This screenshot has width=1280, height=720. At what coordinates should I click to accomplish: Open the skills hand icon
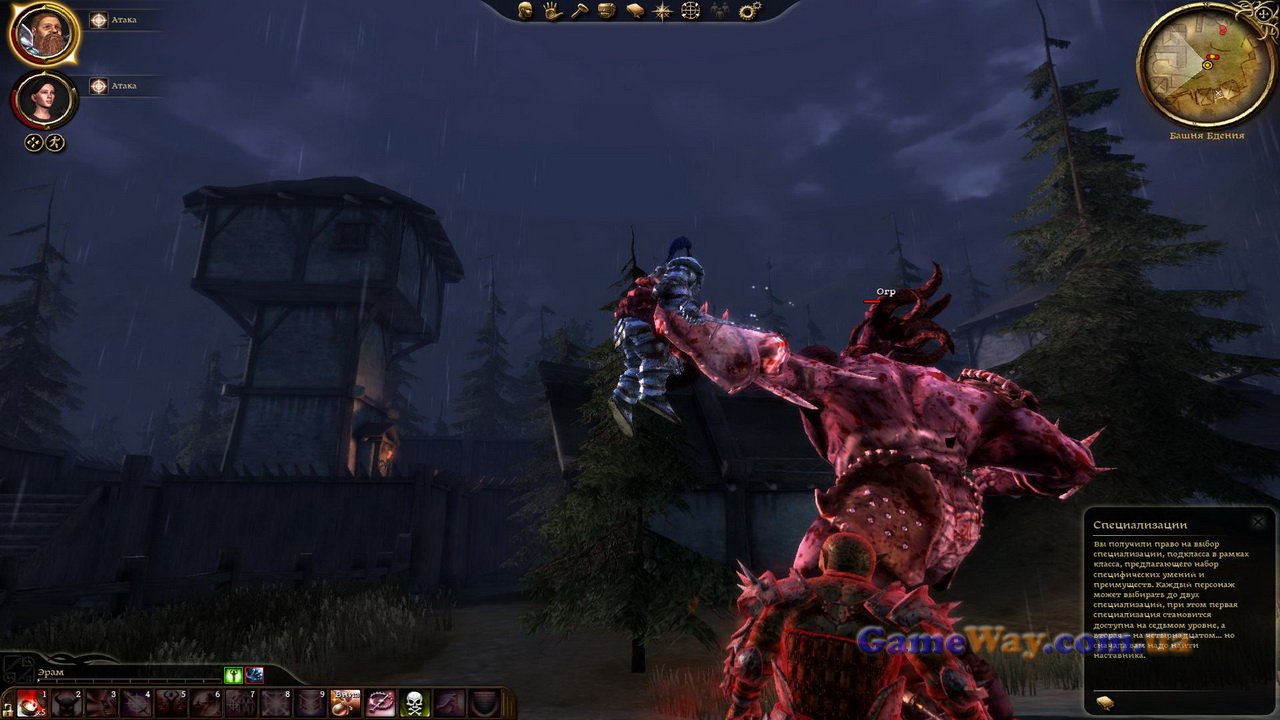552,11
